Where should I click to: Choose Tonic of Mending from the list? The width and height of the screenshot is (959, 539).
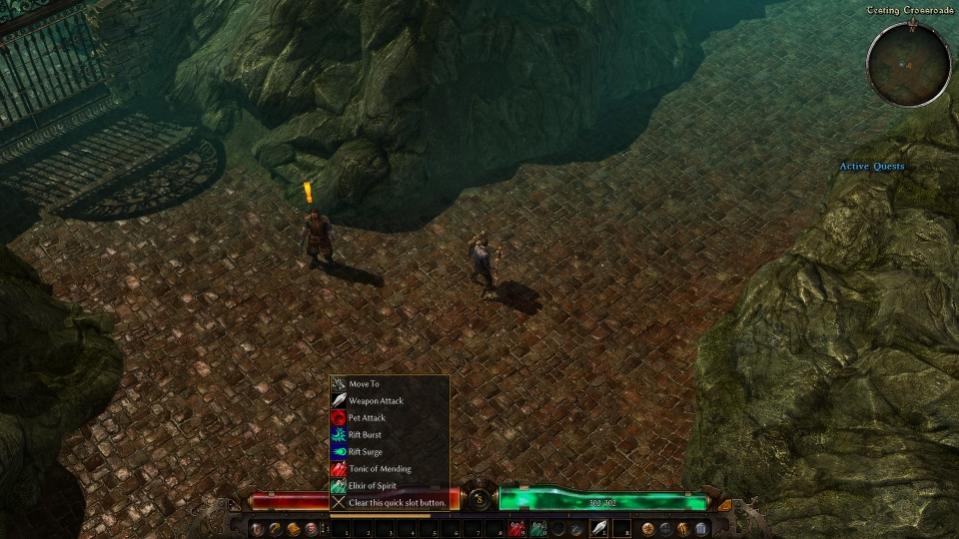[379, 469]
